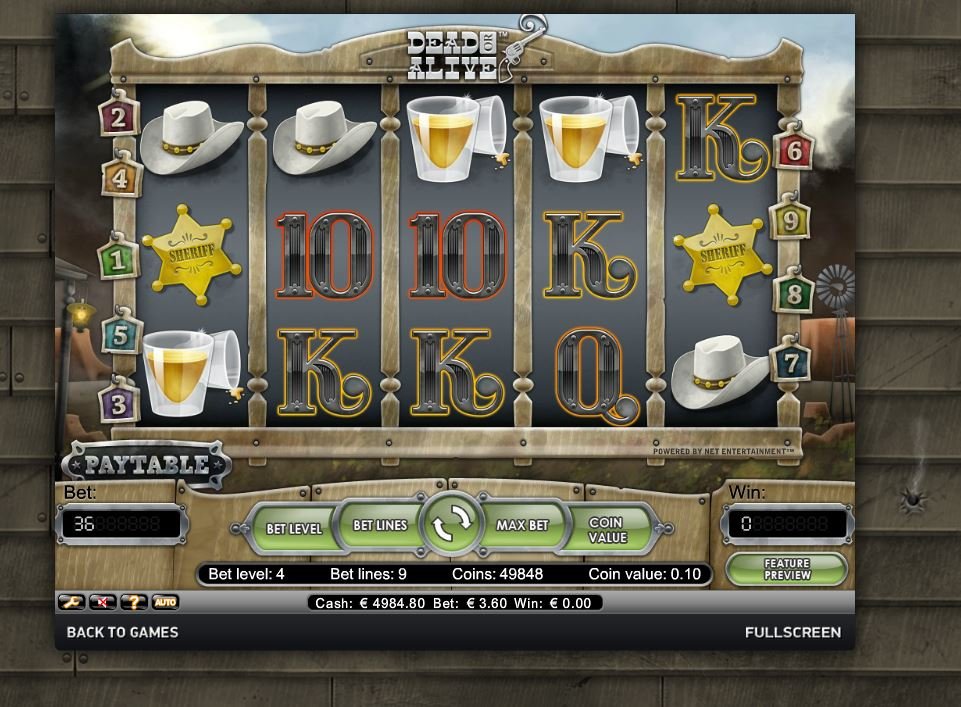Select bet line 9 tag
This screenshot has height=707, width=961.
(790, 220)
